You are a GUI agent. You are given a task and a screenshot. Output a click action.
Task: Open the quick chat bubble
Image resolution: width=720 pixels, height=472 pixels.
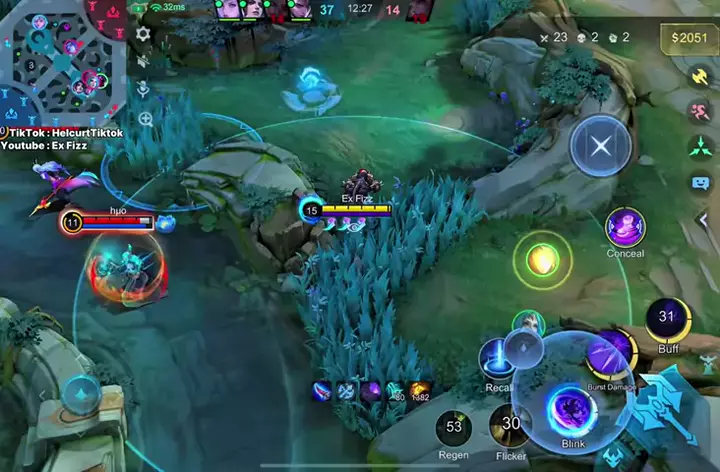(700, 183)
